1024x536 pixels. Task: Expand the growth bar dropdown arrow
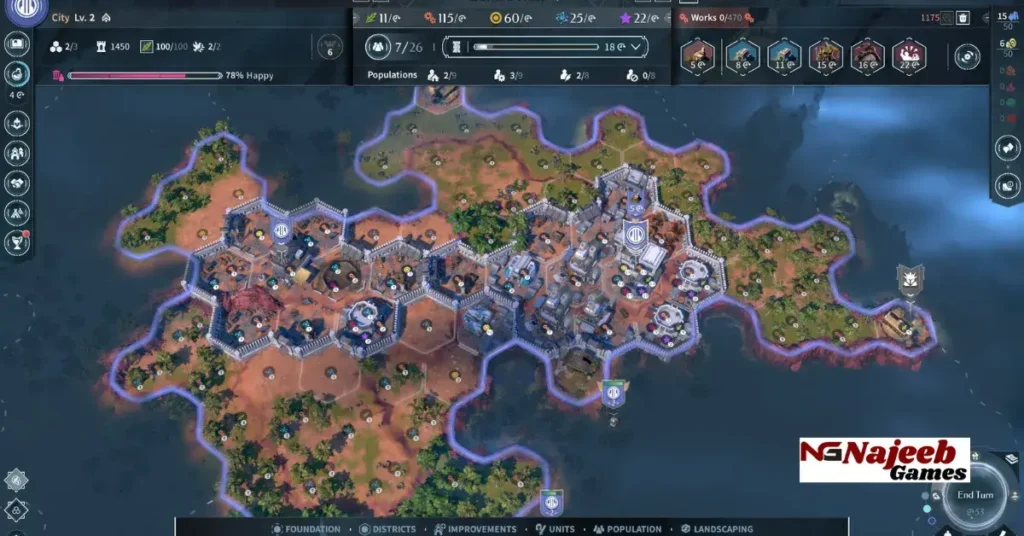[636, 46]
